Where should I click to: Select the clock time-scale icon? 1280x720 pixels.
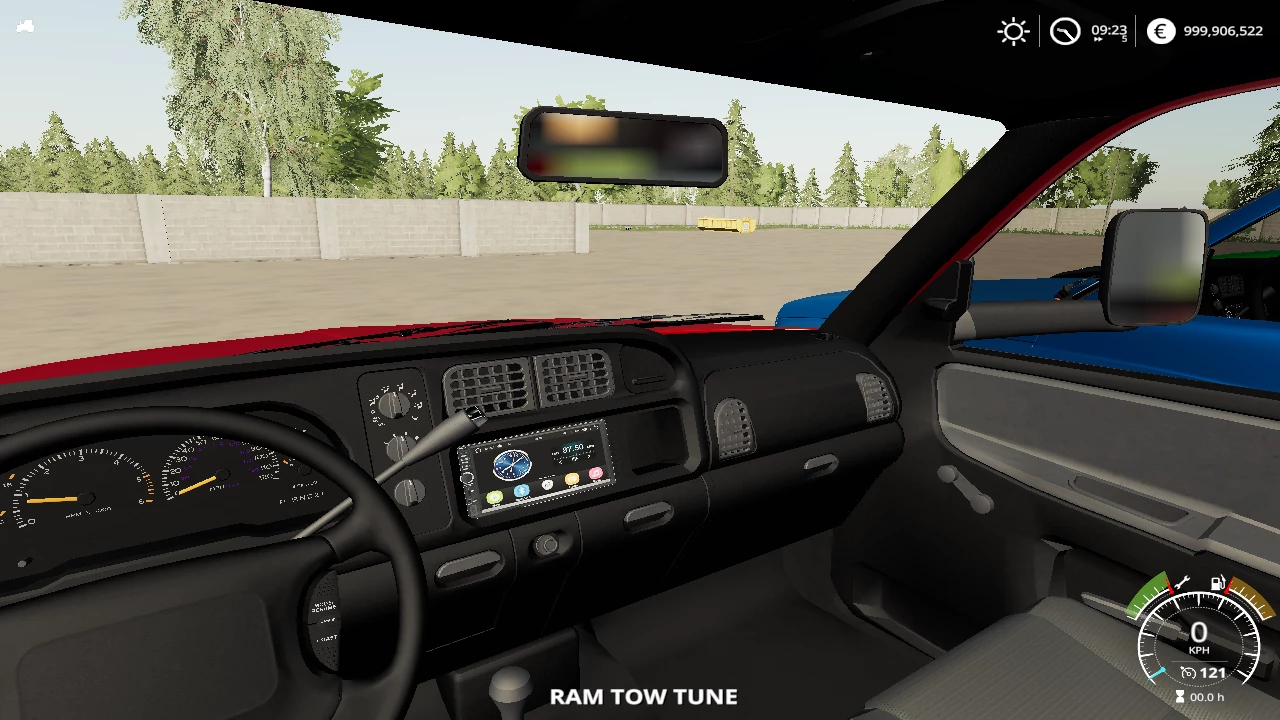click(1065, 31)
